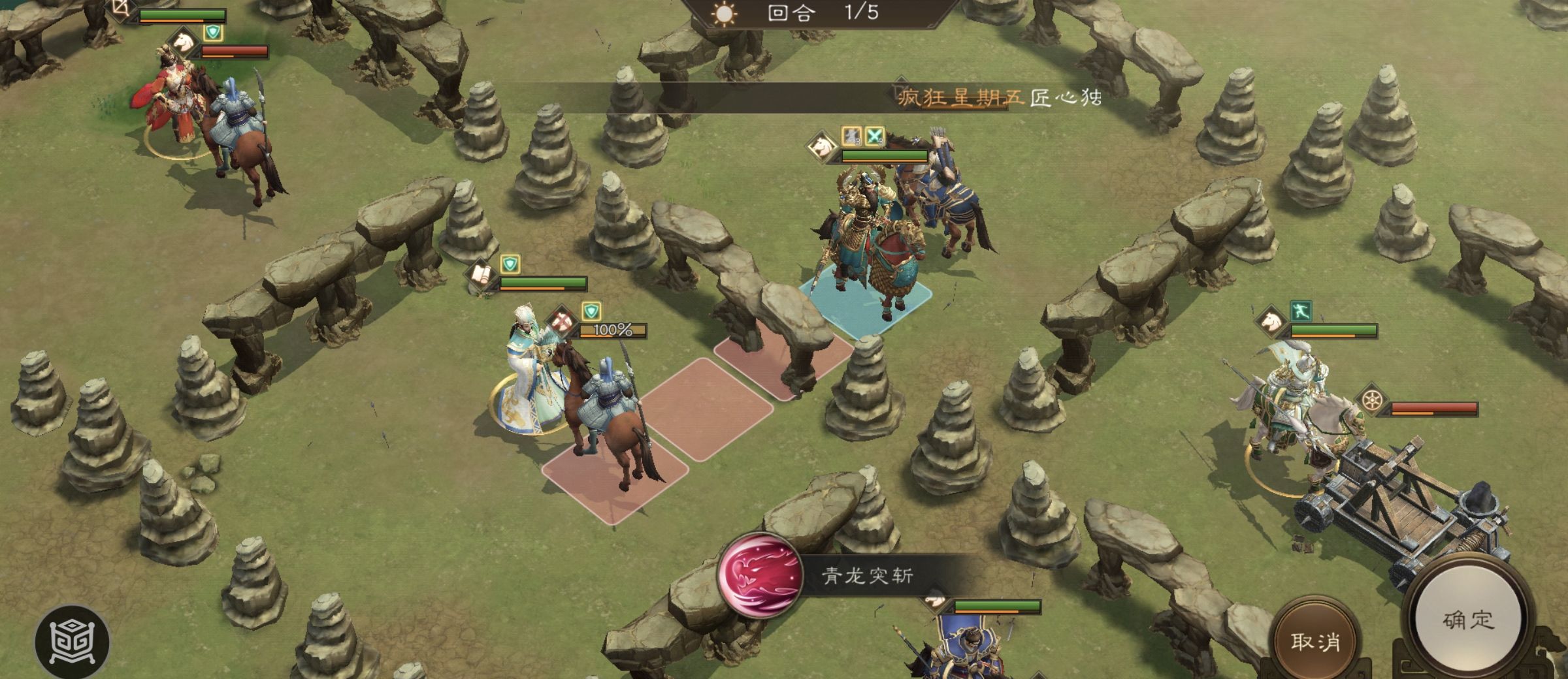This screenshot has height=679, width=1568.
Task: Open the 疯狂星期五 event banner
Action: coord(960,95)
